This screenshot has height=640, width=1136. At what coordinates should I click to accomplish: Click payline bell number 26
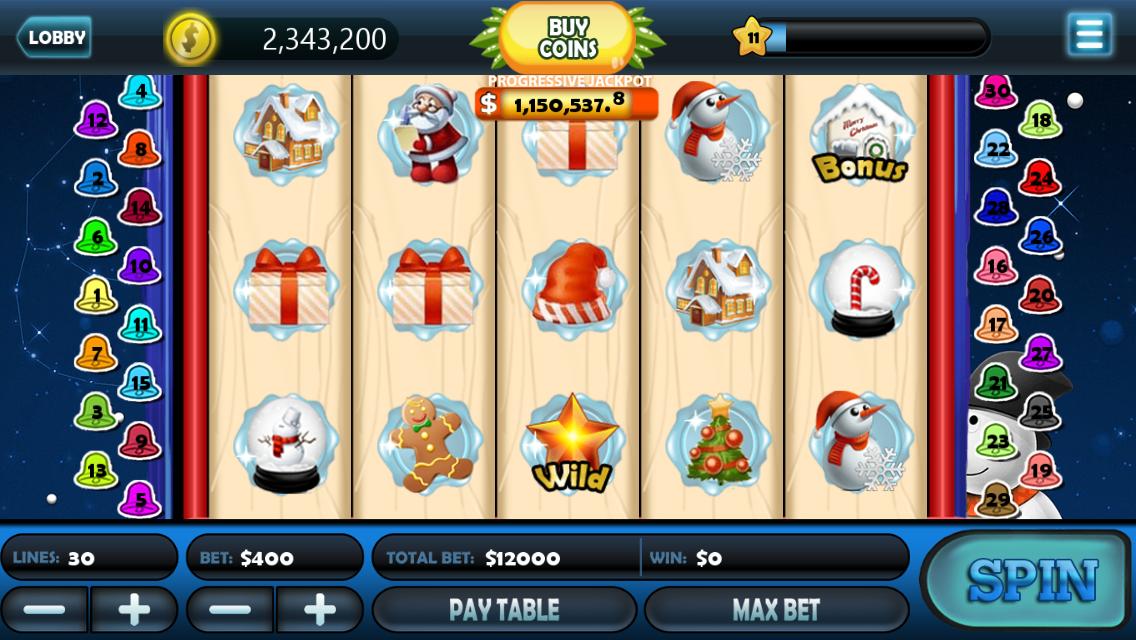pyautogui.click(x=1041, y=237)
